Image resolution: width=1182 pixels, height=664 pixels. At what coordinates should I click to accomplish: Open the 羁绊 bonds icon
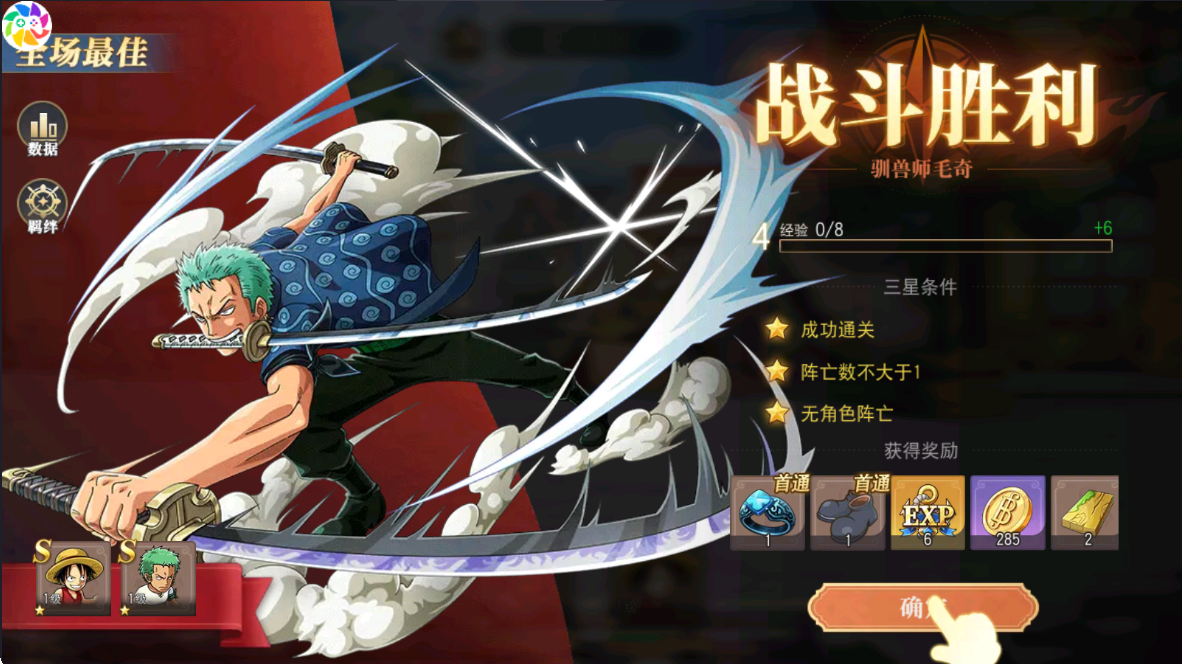click(x=43, y=202)
